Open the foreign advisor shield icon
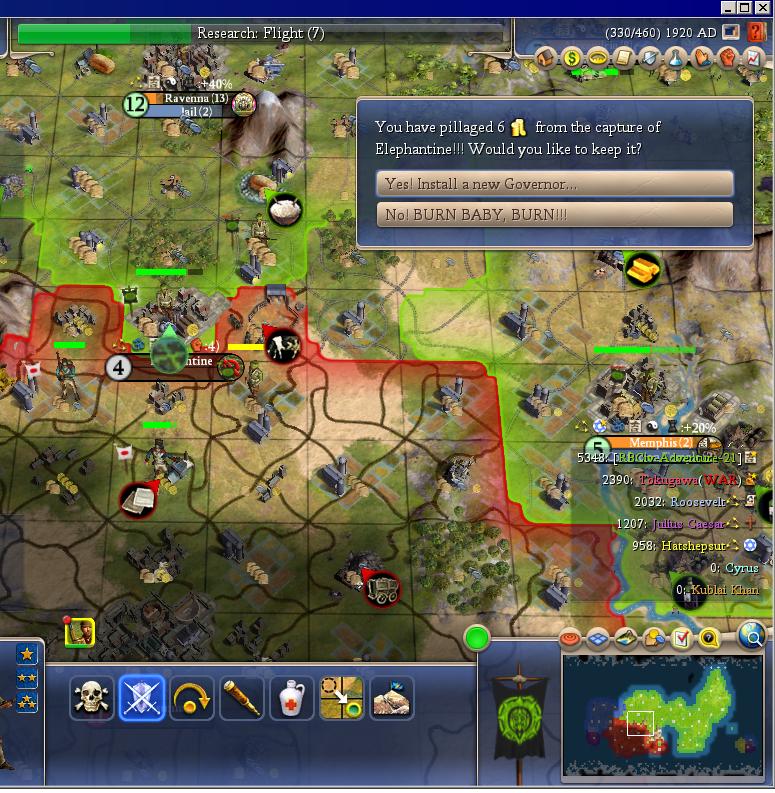The image size is (775, 793). pos(651,59)
